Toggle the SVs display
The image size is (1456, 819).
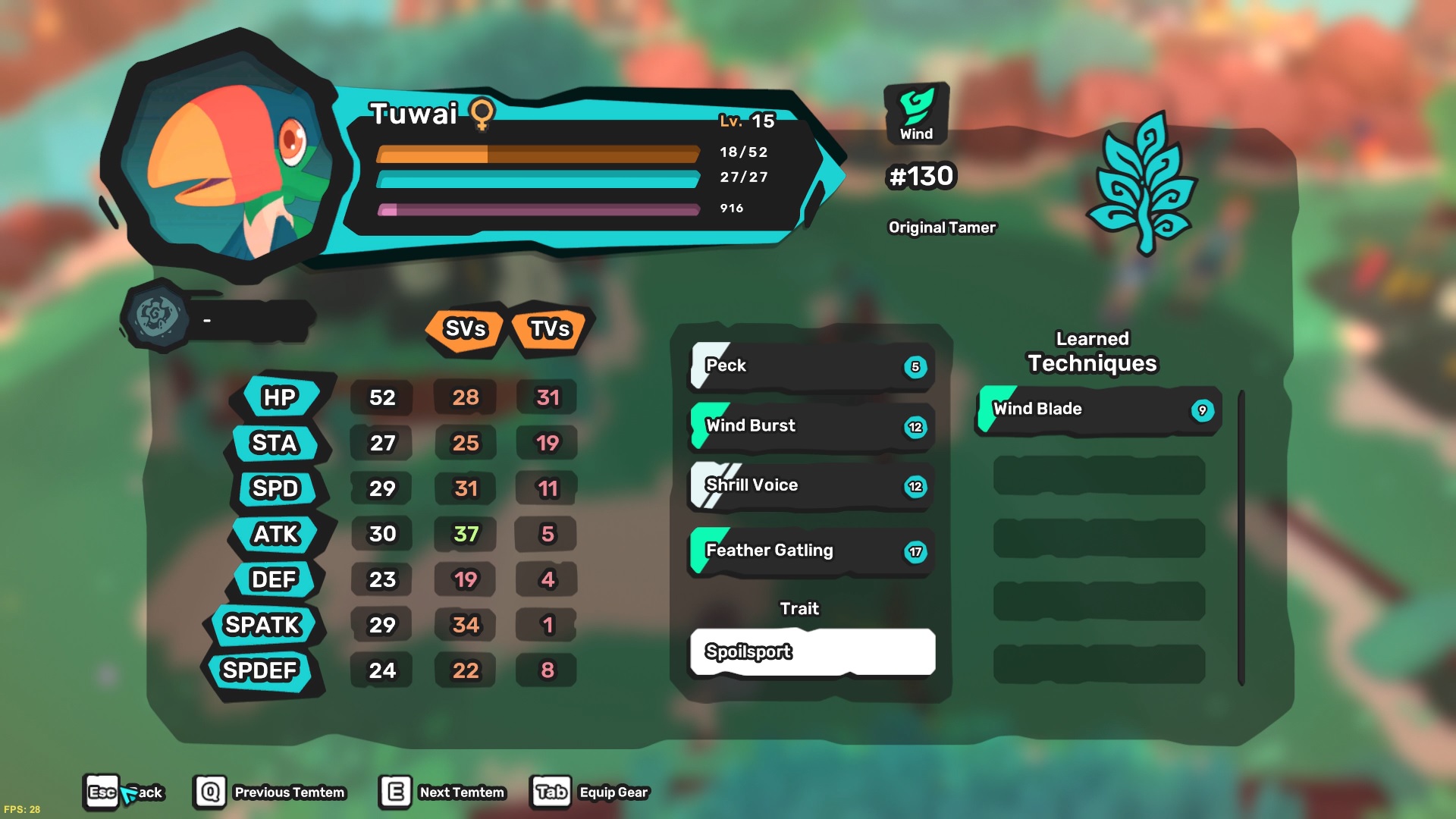tap(465, 329)
